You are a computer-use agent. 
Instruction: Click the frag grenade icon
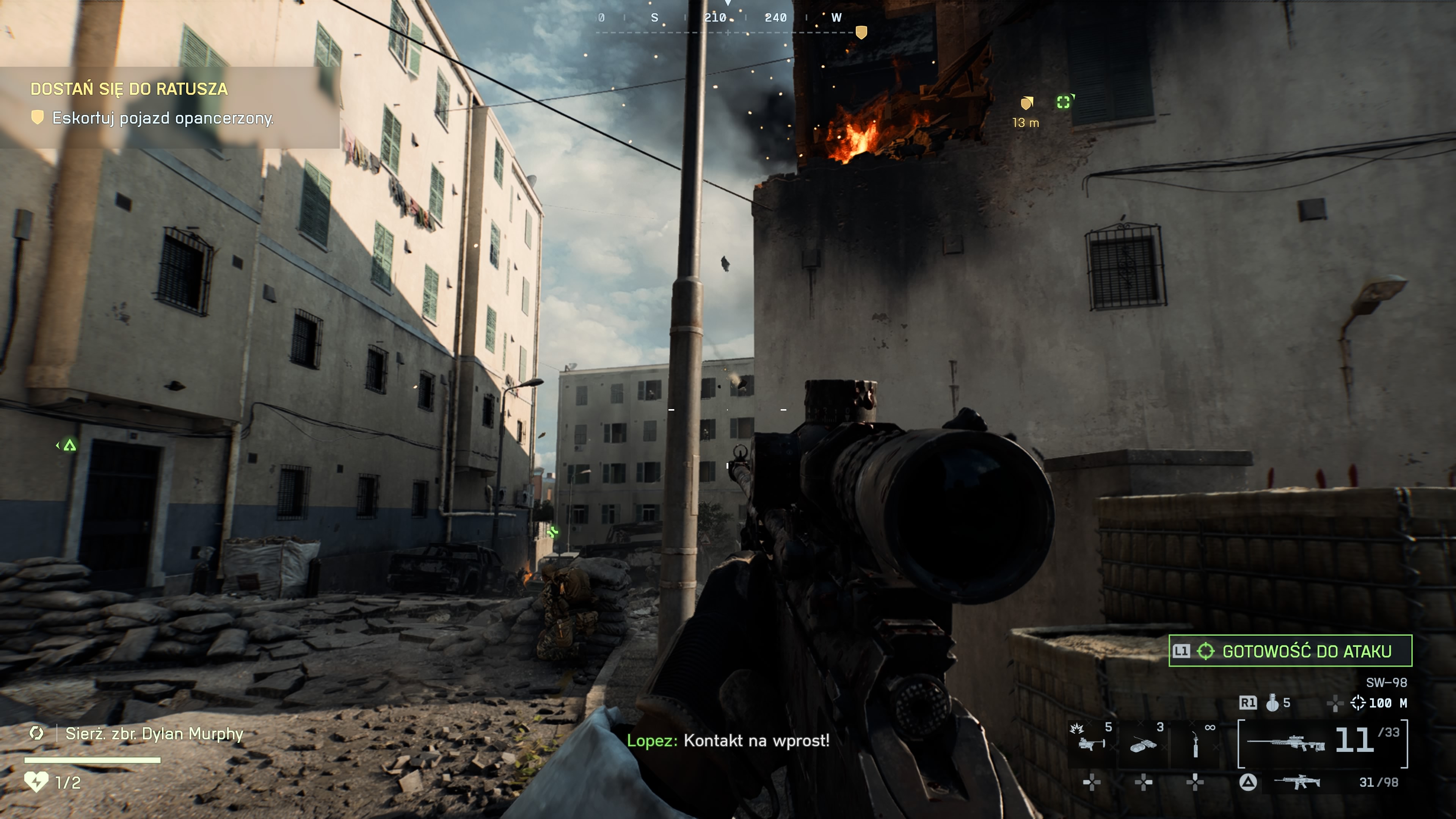coord(1272,703)
